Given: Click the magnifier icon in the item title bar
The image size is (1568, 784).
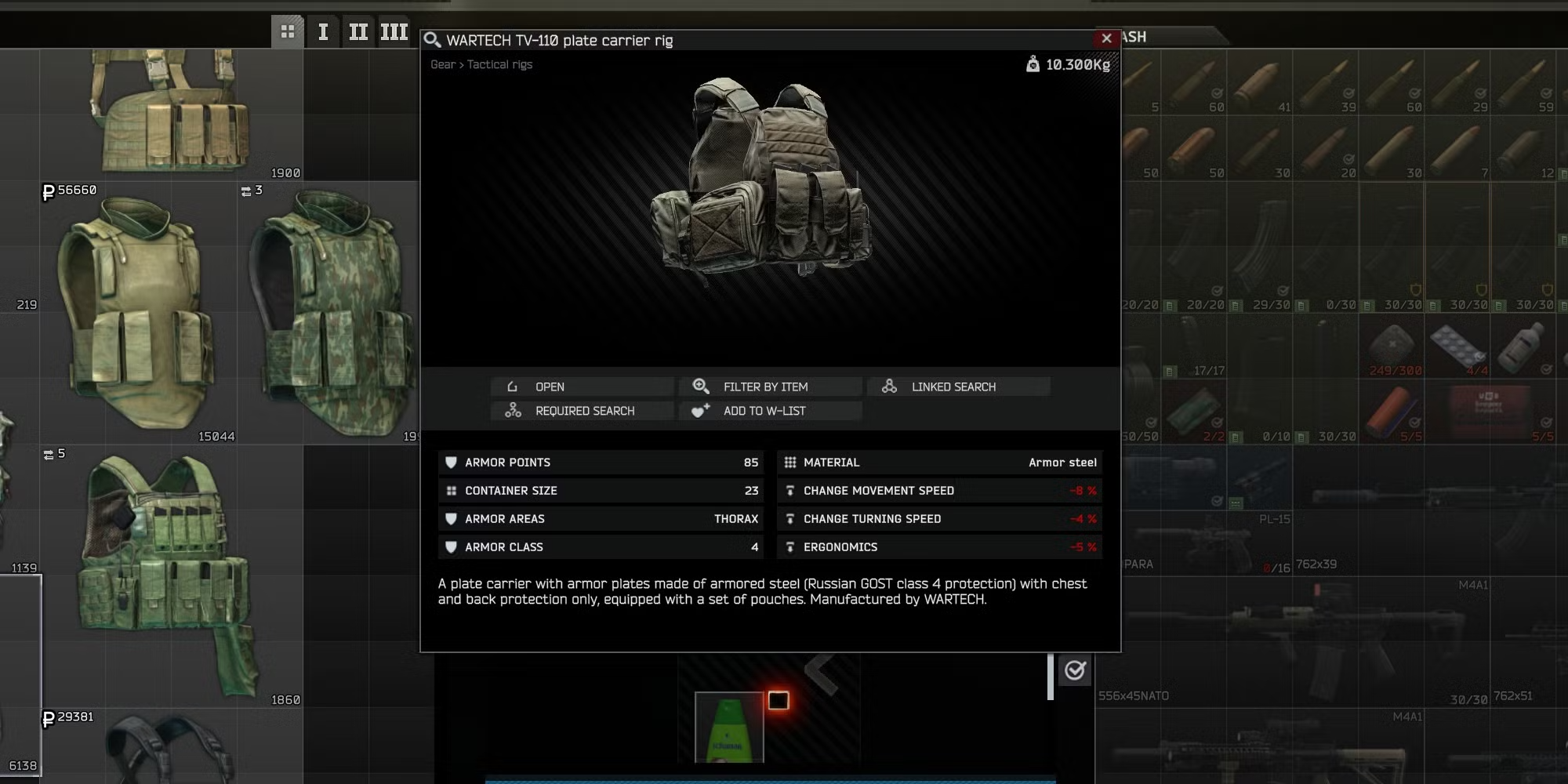Looking at the screenshot, I should pyautogui.click(x=432, y=39).
